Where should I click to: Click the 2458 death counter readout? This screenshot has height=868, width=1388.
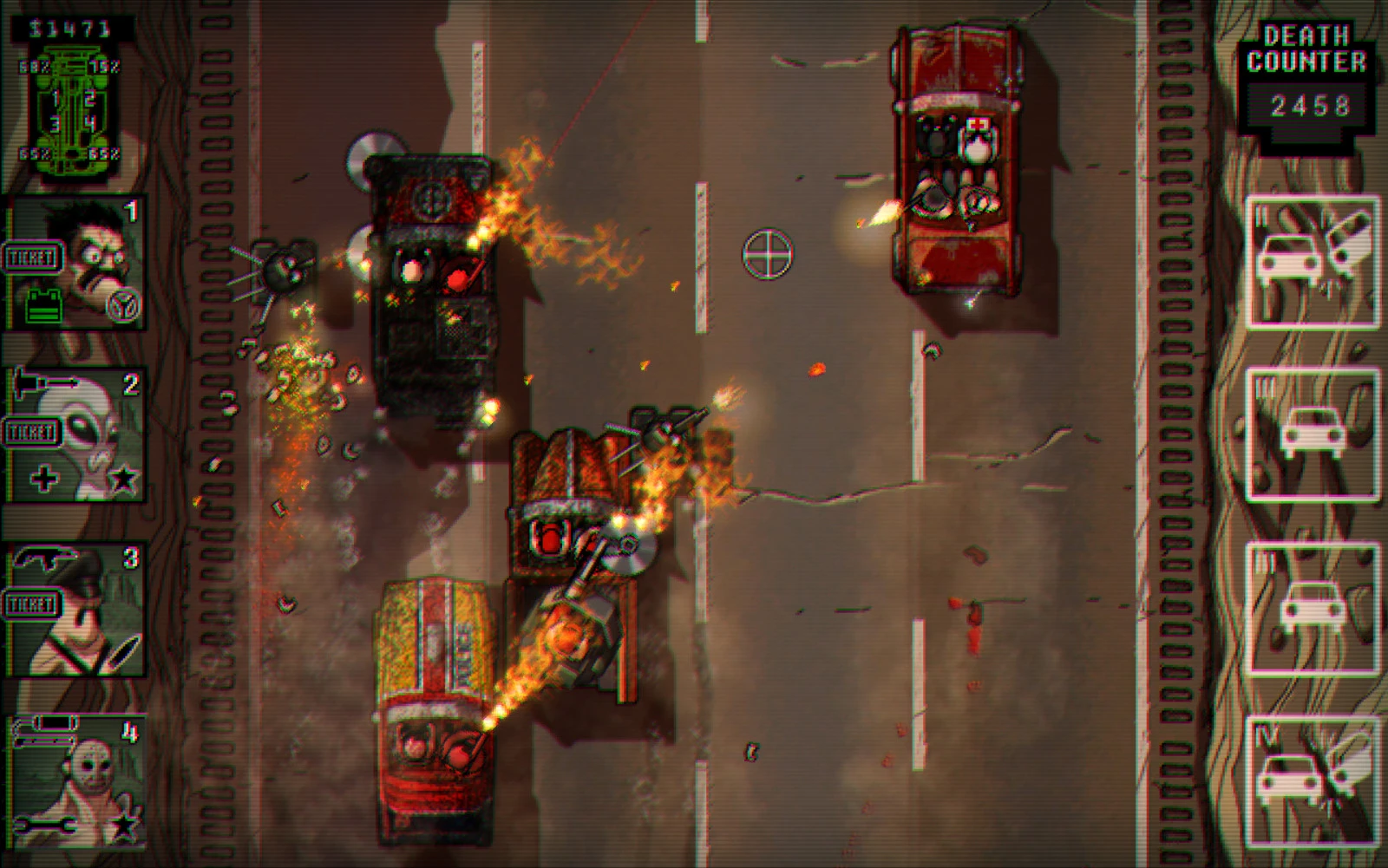click(1312, 104)
